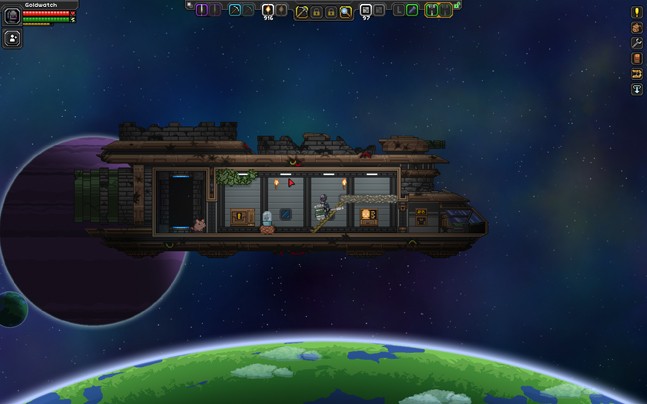Select the torch hotbar slot
This screenshot has width=647, height=404.
[268, 10]
